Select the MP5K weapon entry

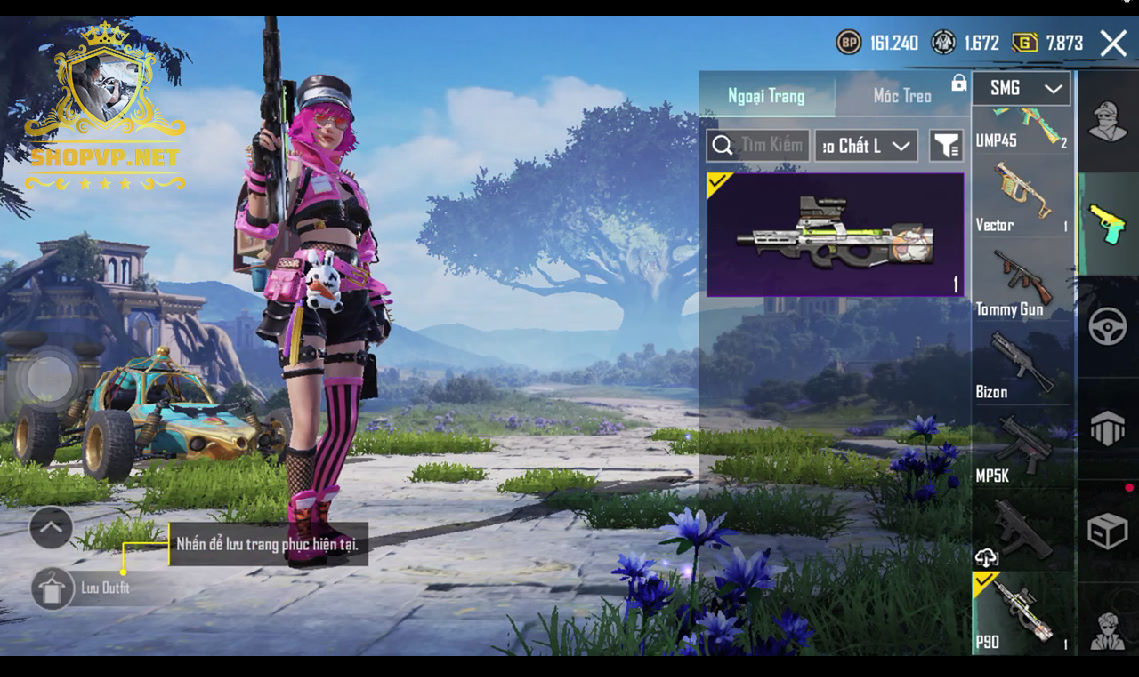pos(1021,447)
